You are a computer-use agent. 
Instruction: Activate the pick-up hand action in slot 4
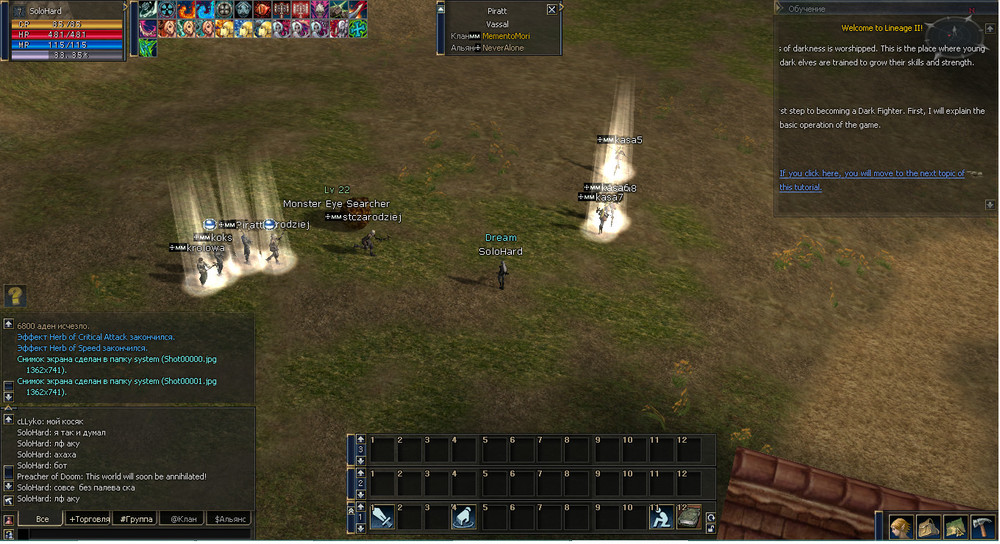462,517
